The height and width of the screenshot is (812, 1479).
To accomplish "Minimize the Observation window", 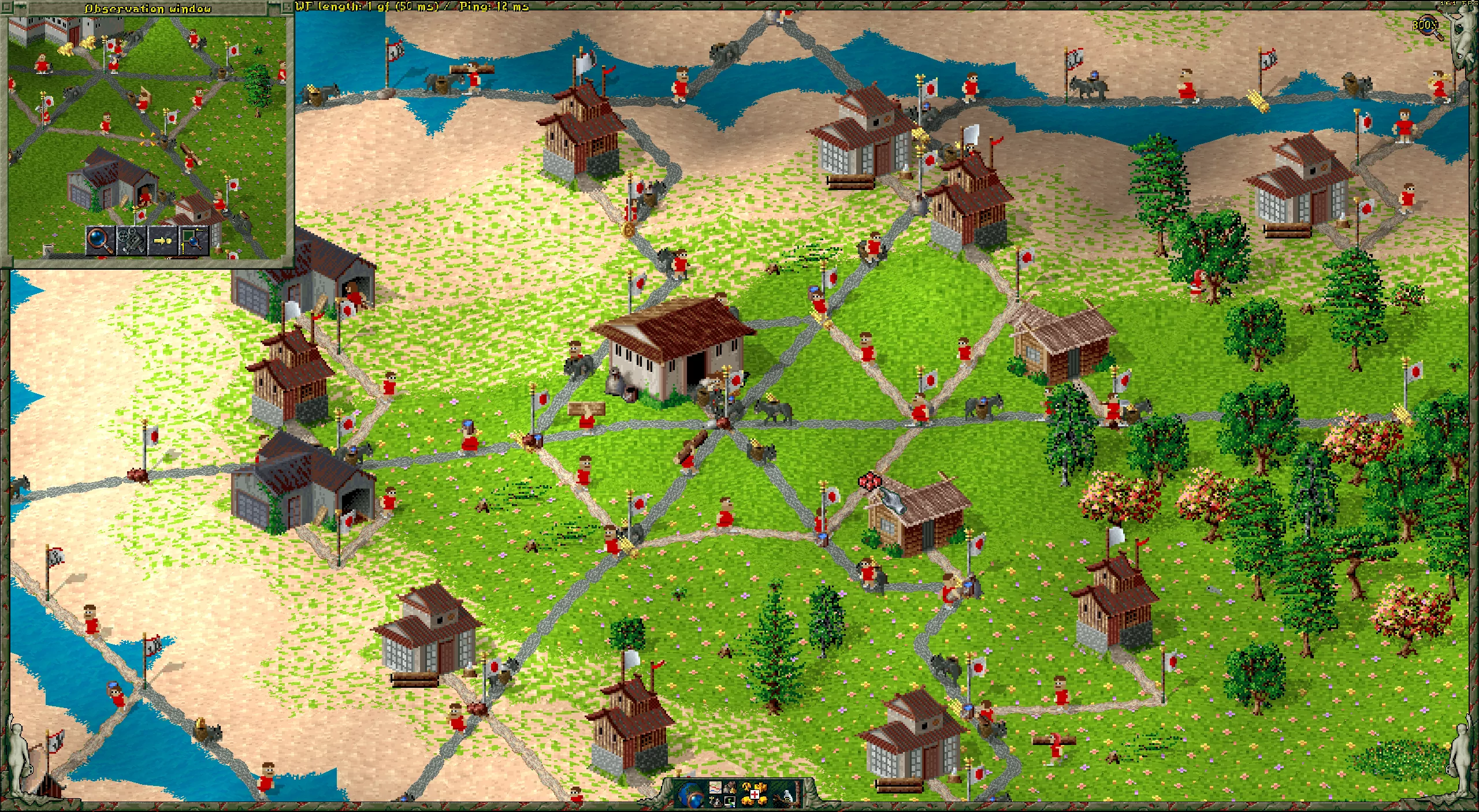I will 287,8.
